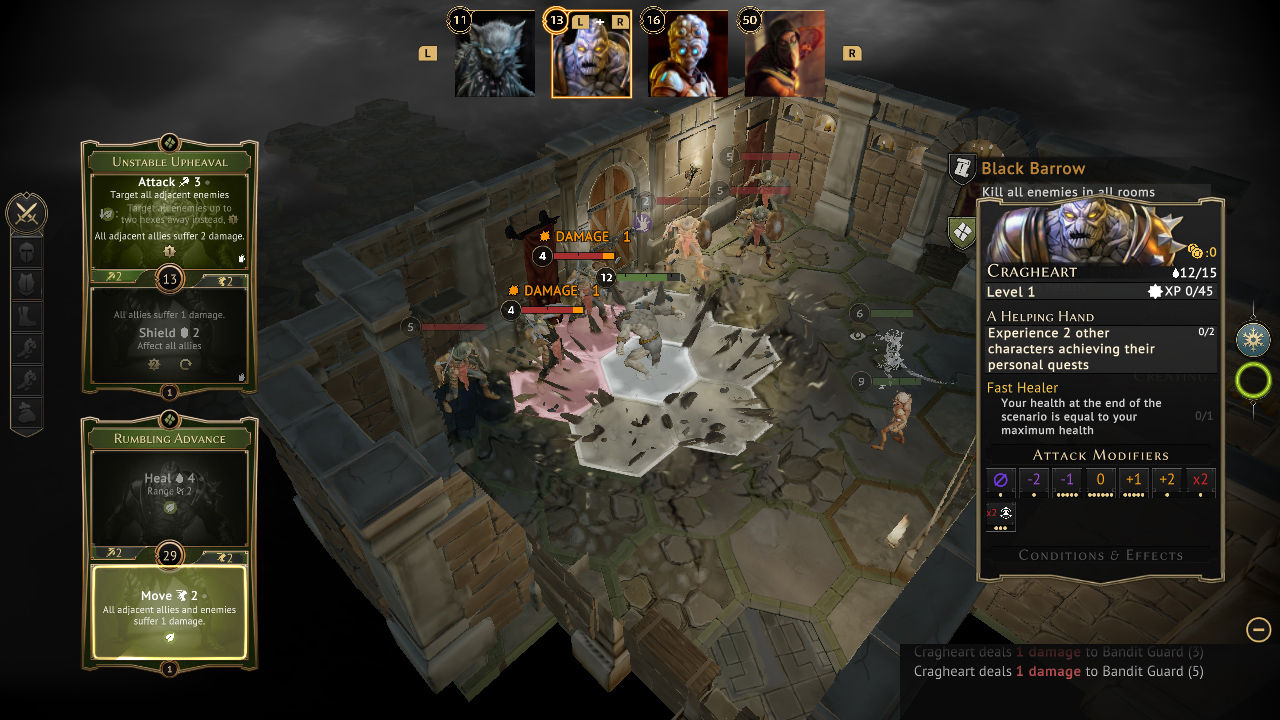Click the scroll icon beside Black Barrow title

coord(960,169)
